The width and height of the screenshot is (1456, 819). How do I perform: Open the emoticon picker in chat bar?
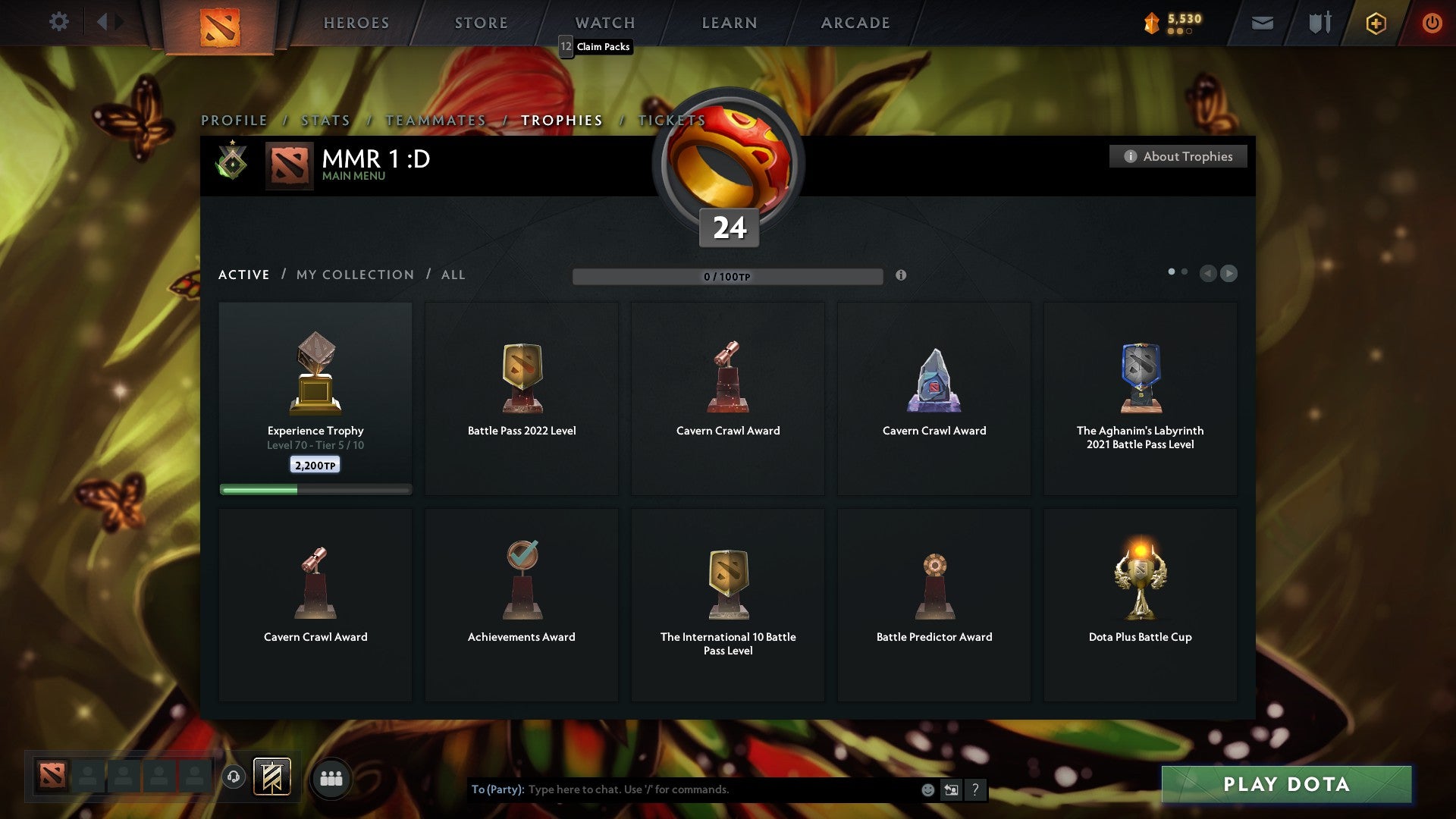pos(928,789)
